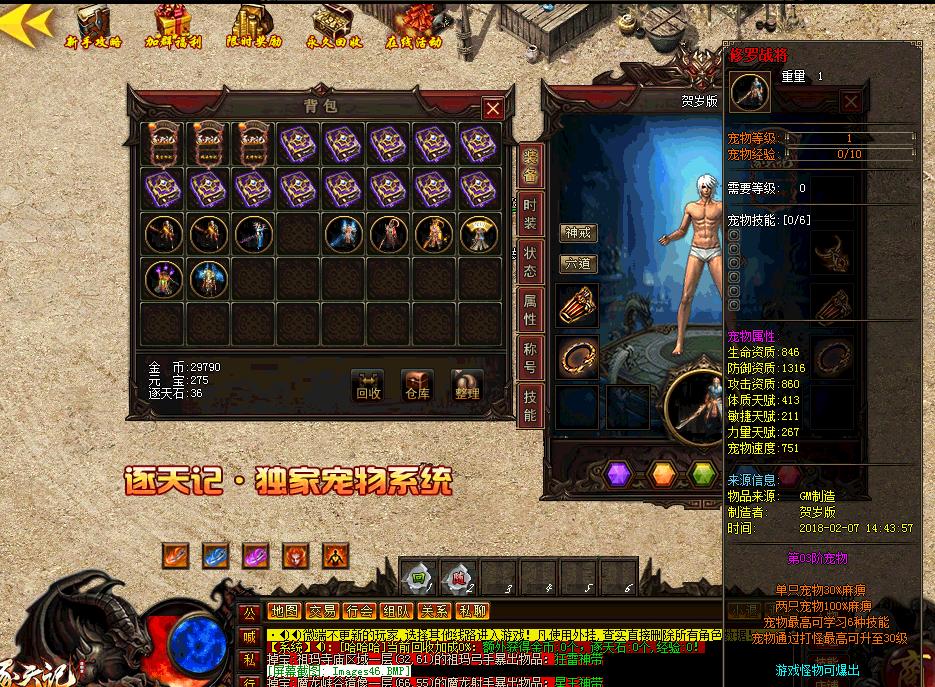Click the 回收 recycle button

click(368, 385)
